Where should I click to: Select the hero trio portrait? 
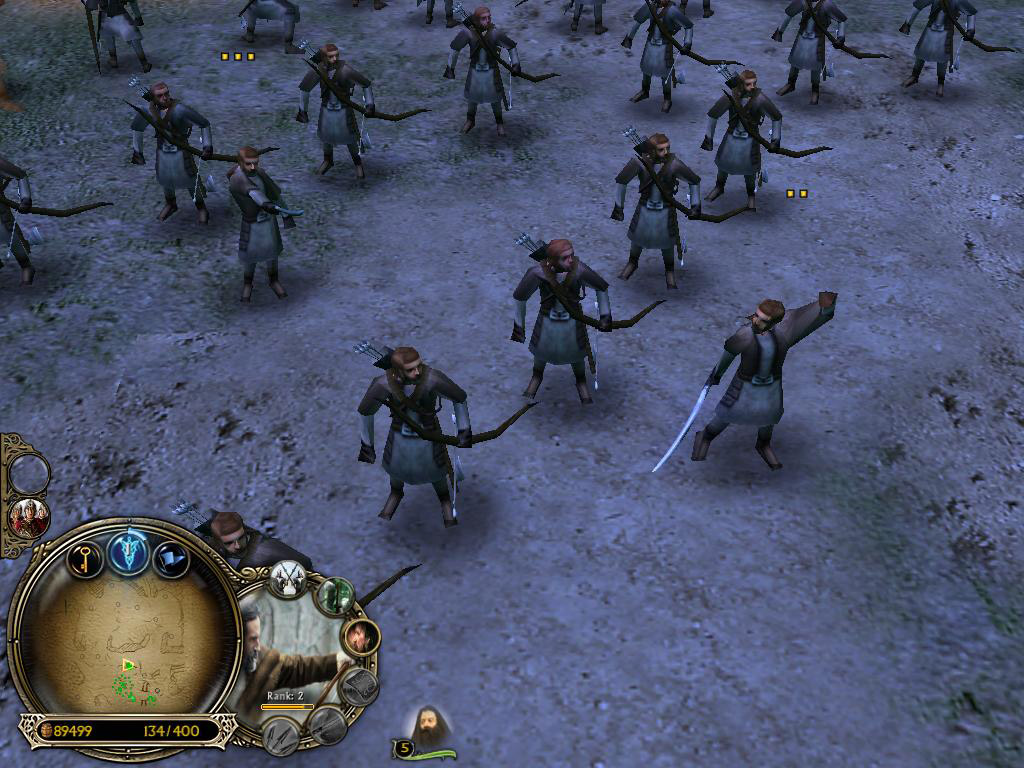click(29, 517)
